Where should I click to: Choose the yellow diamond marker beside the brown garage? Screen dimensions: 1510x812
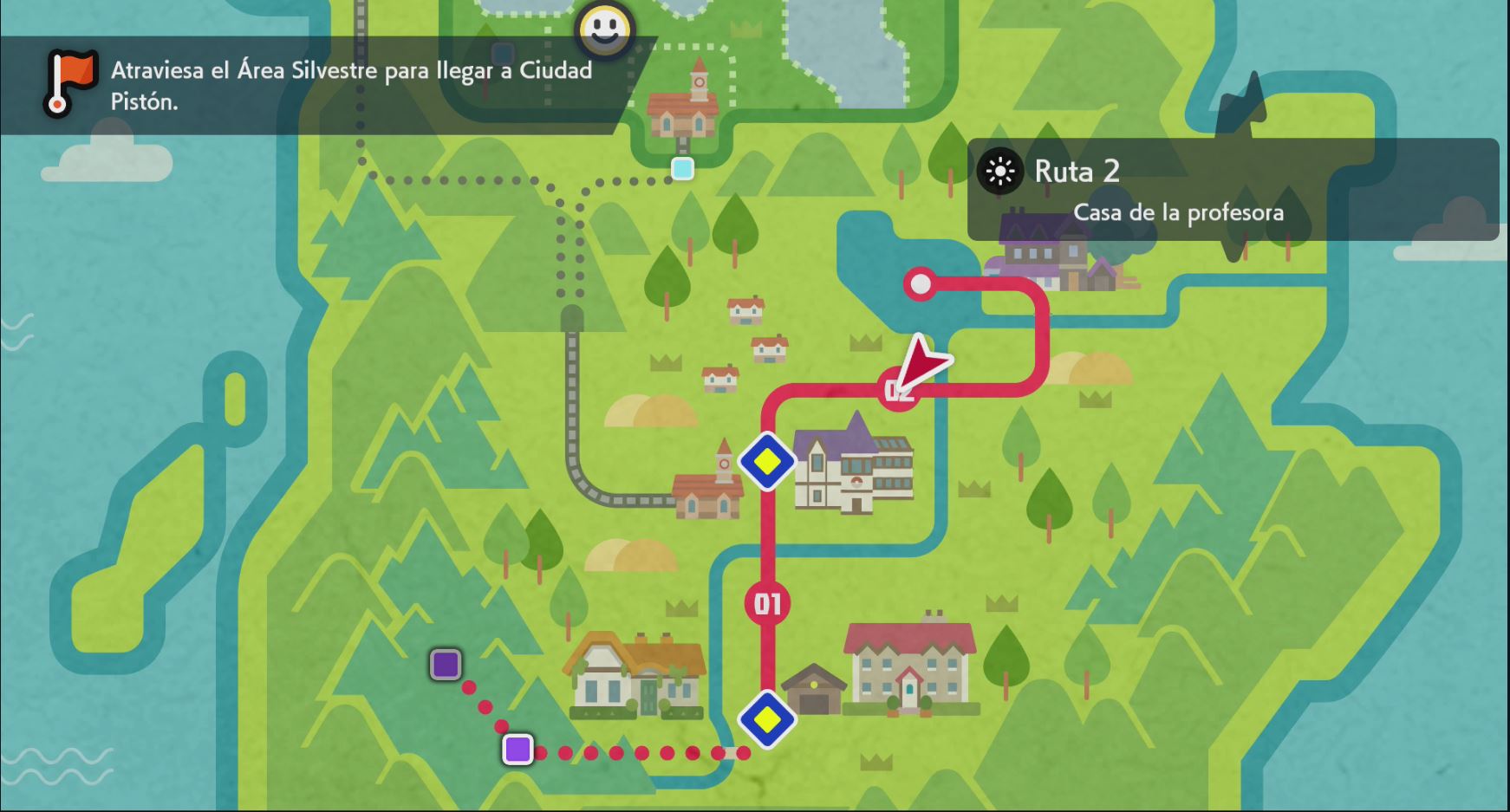pyautogui.click(x=767, y=718)
